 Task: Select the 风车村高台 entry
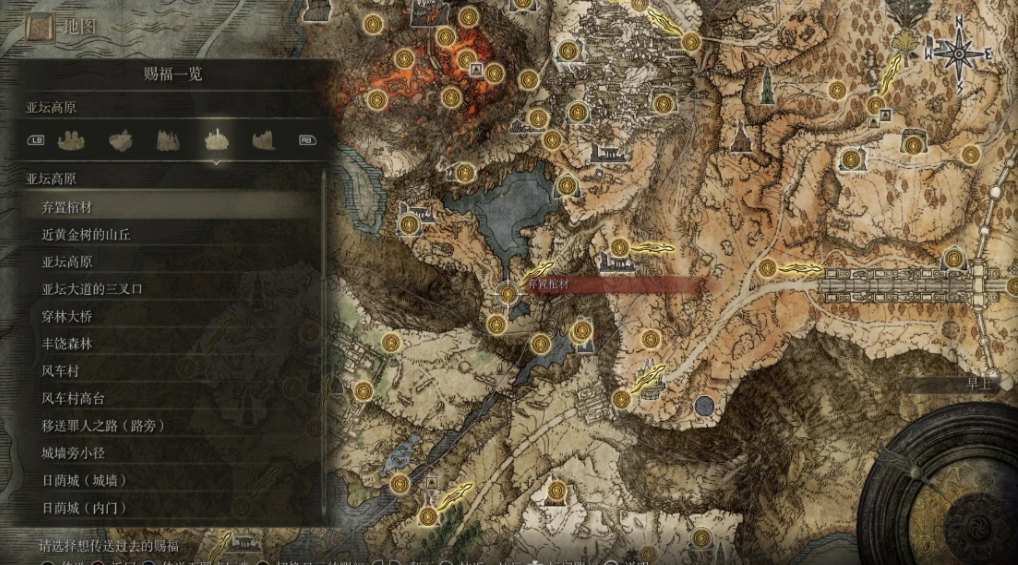(x=170, y=398)
